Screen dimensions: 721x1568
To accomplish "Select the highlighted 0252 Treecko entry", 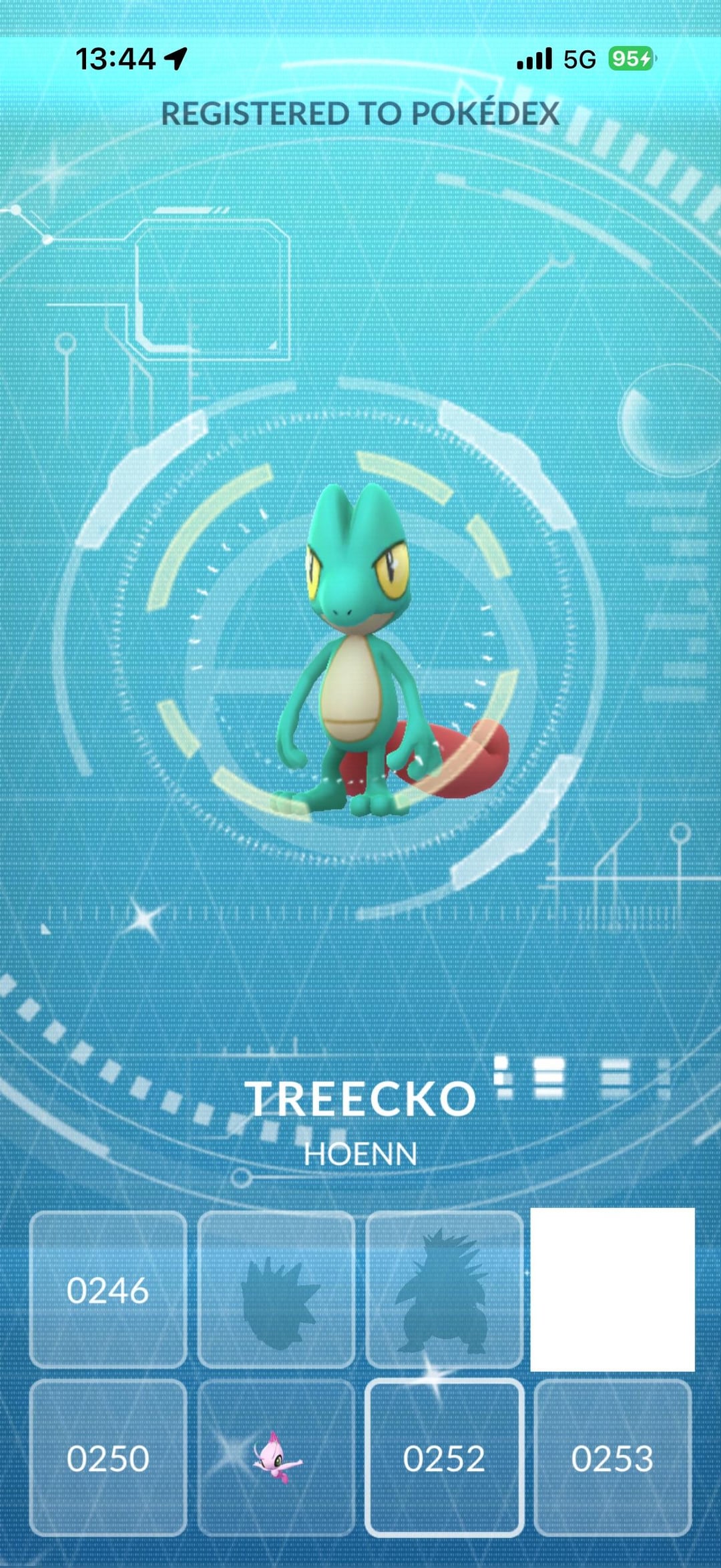I will (x=444, y=1457).
